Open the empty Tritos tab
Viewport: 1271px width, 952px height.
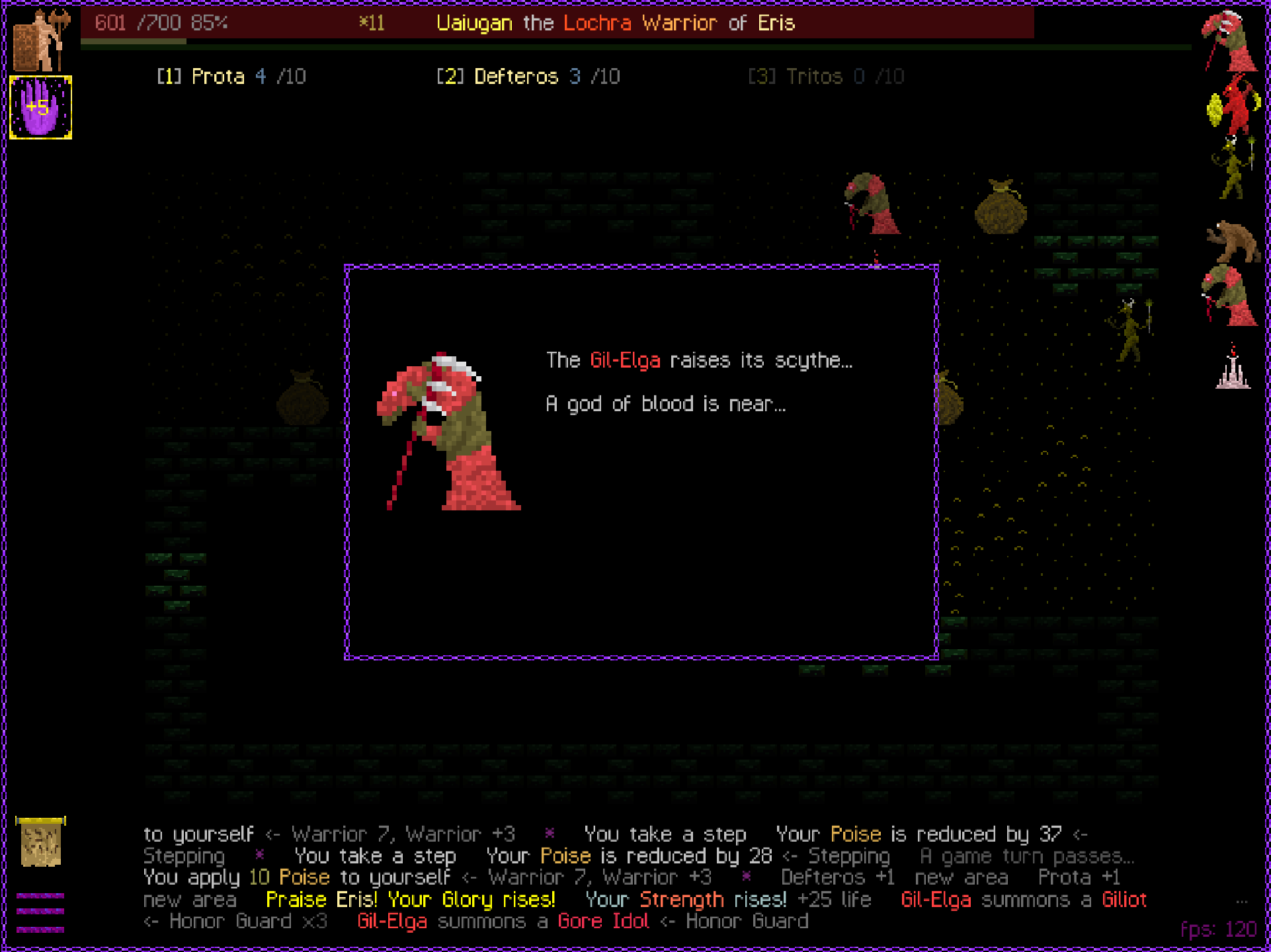coord(827,76)
